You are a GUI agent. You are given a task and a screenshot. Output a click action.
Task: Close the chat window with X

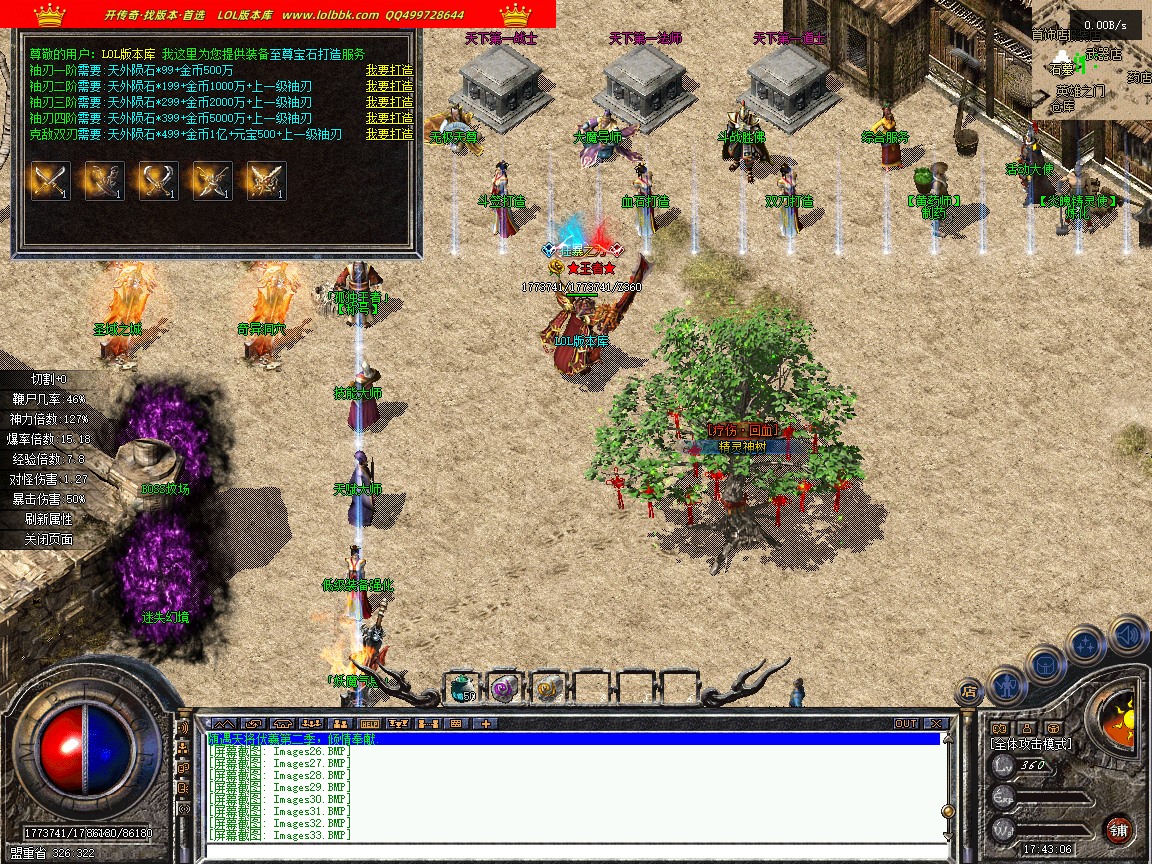(x=936, y=723)
